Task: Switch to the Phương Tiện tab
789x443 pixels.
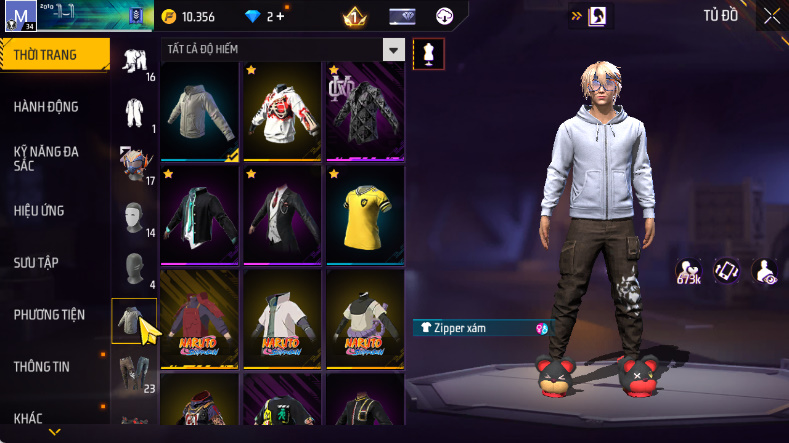Action: click(x=49, y=315)
